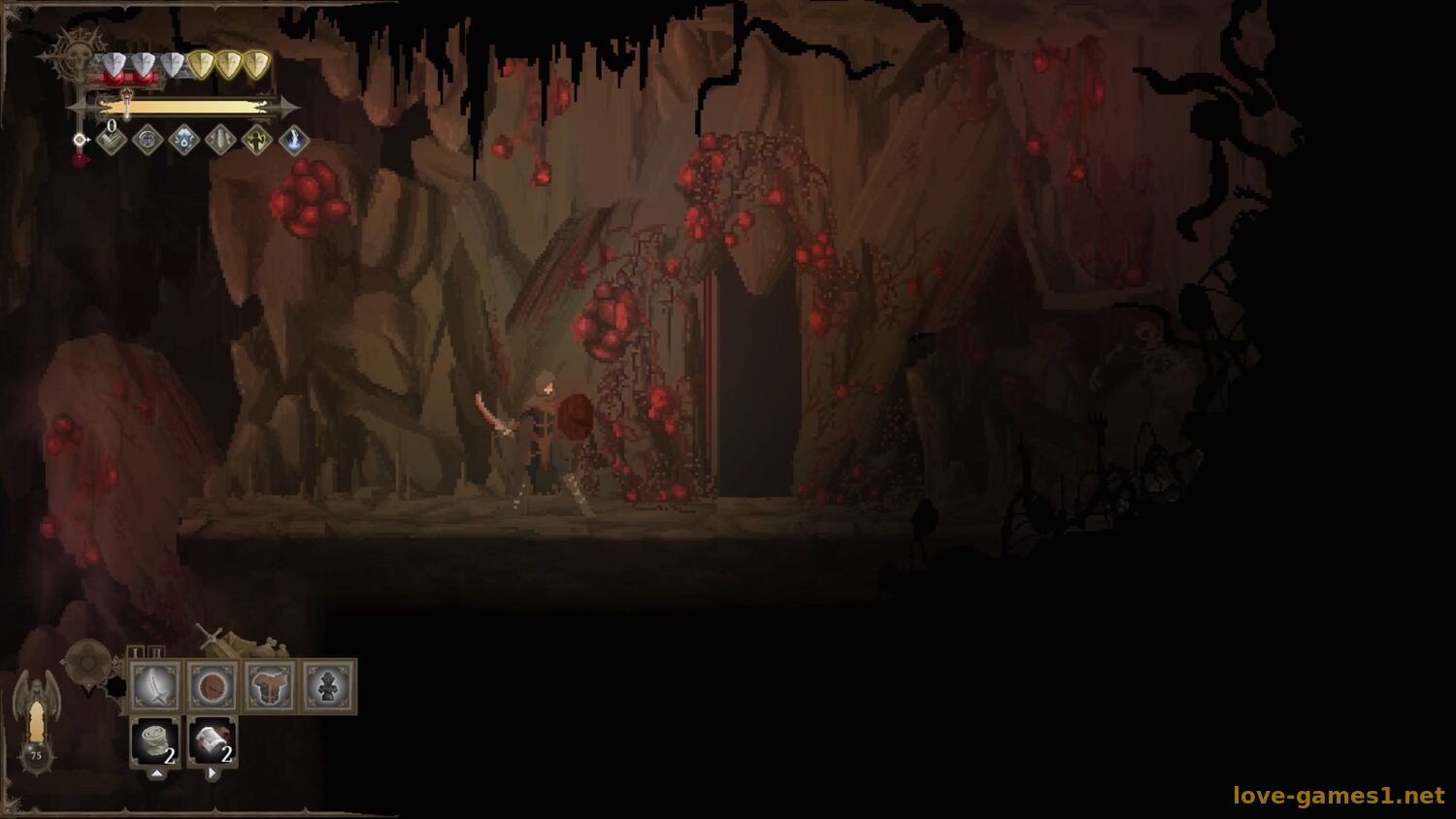Viewport: 1456px width, 819px height.
Task: Use the bandage roll item
Action: point(155,742)
